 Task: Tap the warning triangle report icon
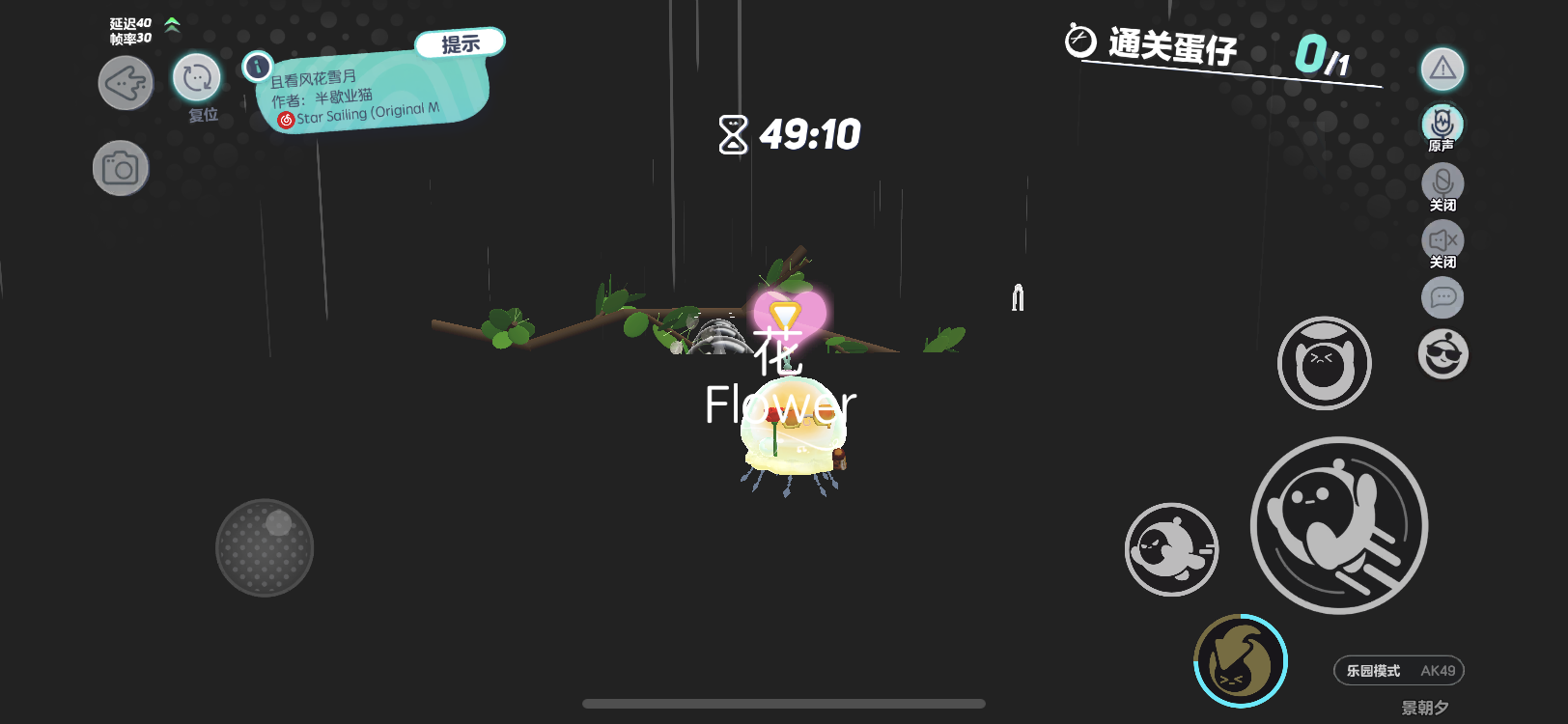click(1442, 69)
